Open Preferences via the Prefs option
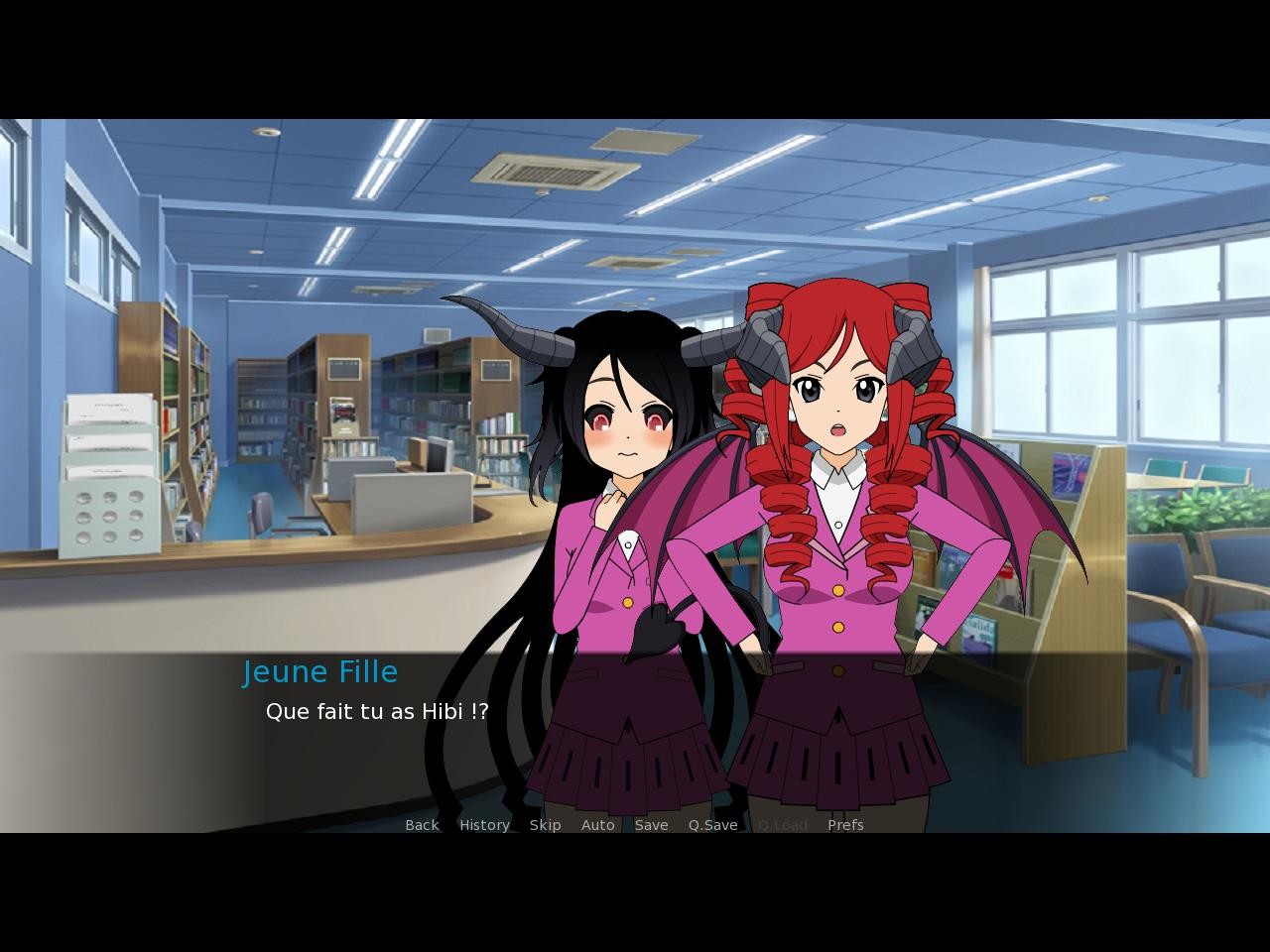 [845, 824]
